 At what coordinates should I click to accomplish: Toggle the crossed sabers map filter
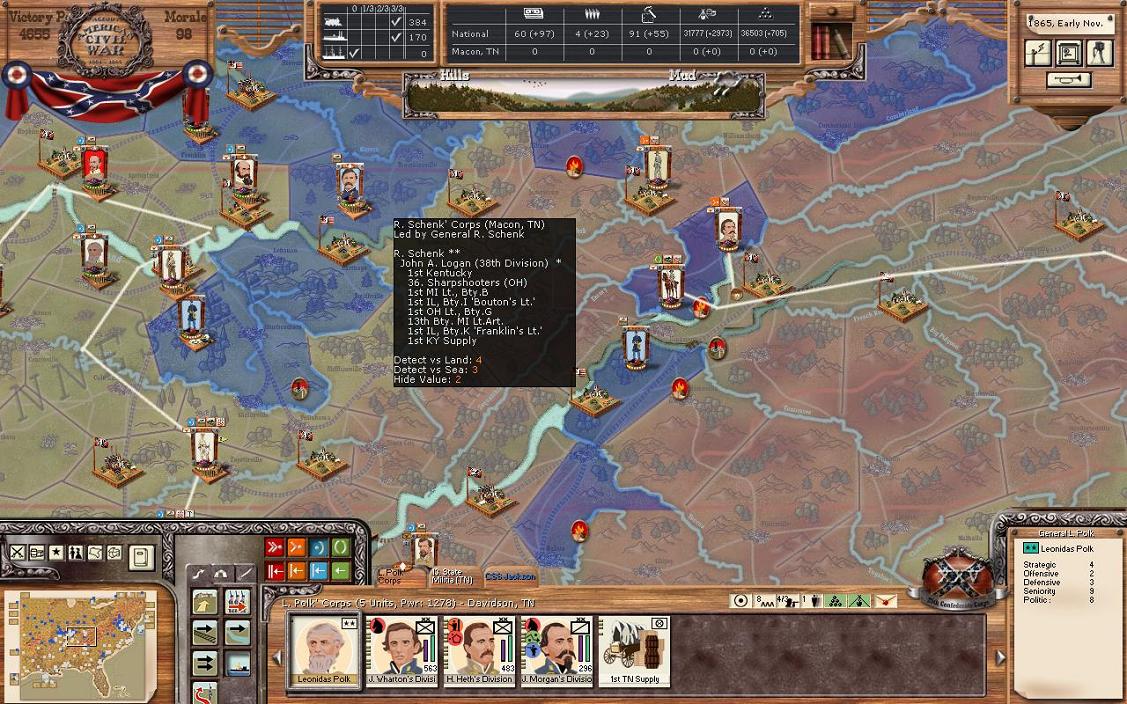[18, 553]
